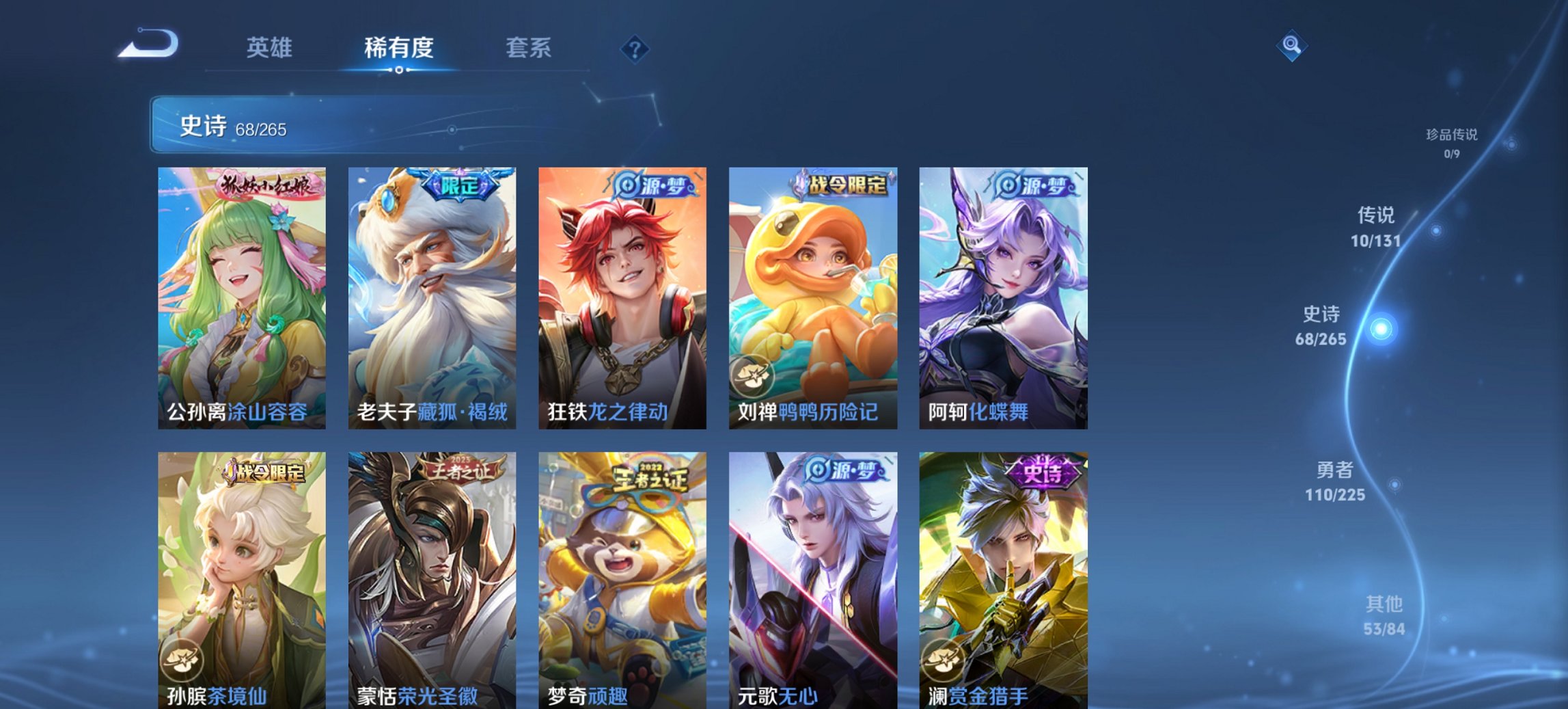
Task: Select the 稀有度 tab
Action: [x=399, y=48]
